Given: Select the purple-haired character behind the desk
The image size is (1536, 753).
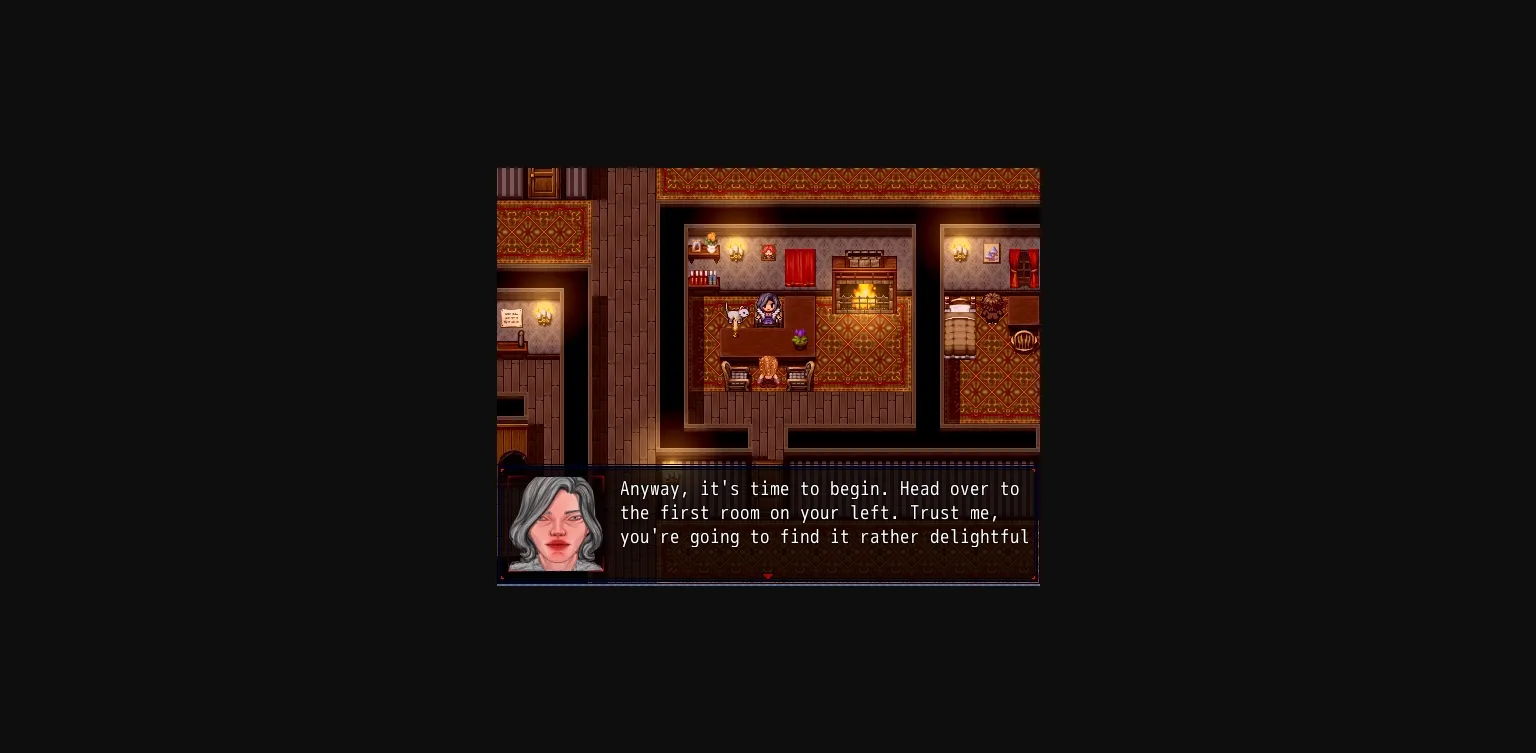Looking at the screenshot, I should pos(766,310).
